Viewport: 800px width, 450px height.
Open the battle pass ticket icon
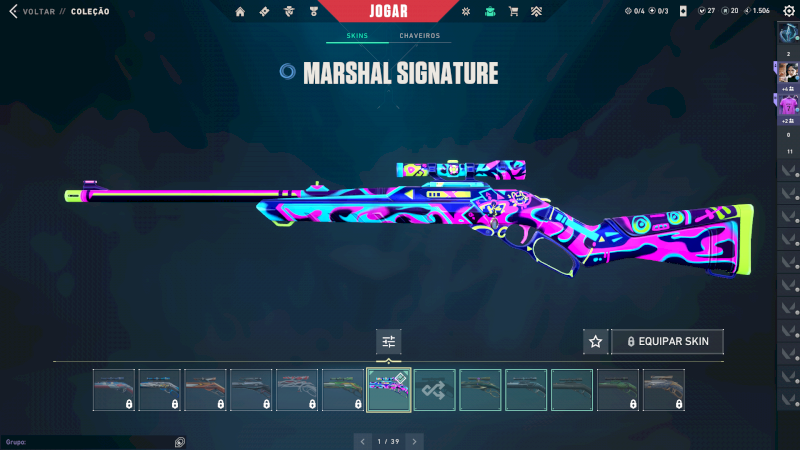[x=264, y=12]
